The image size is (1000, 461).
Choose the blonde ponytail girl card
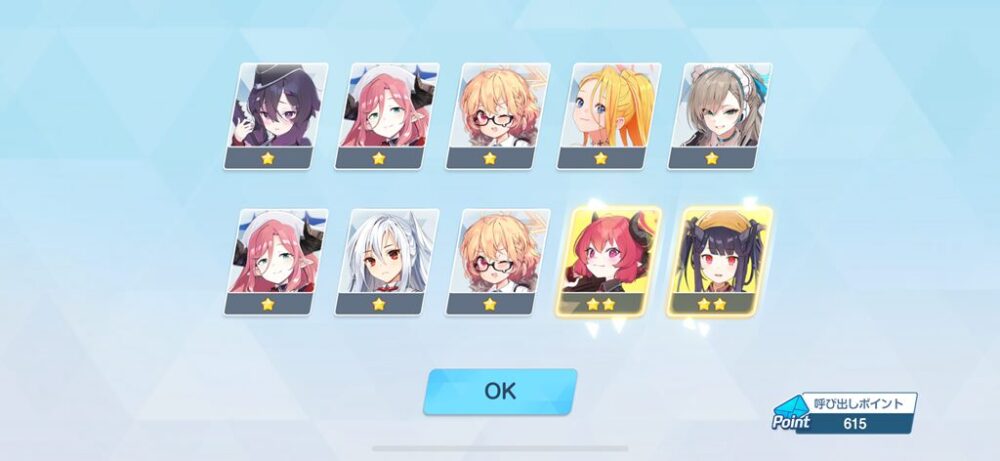pos(610,115)
